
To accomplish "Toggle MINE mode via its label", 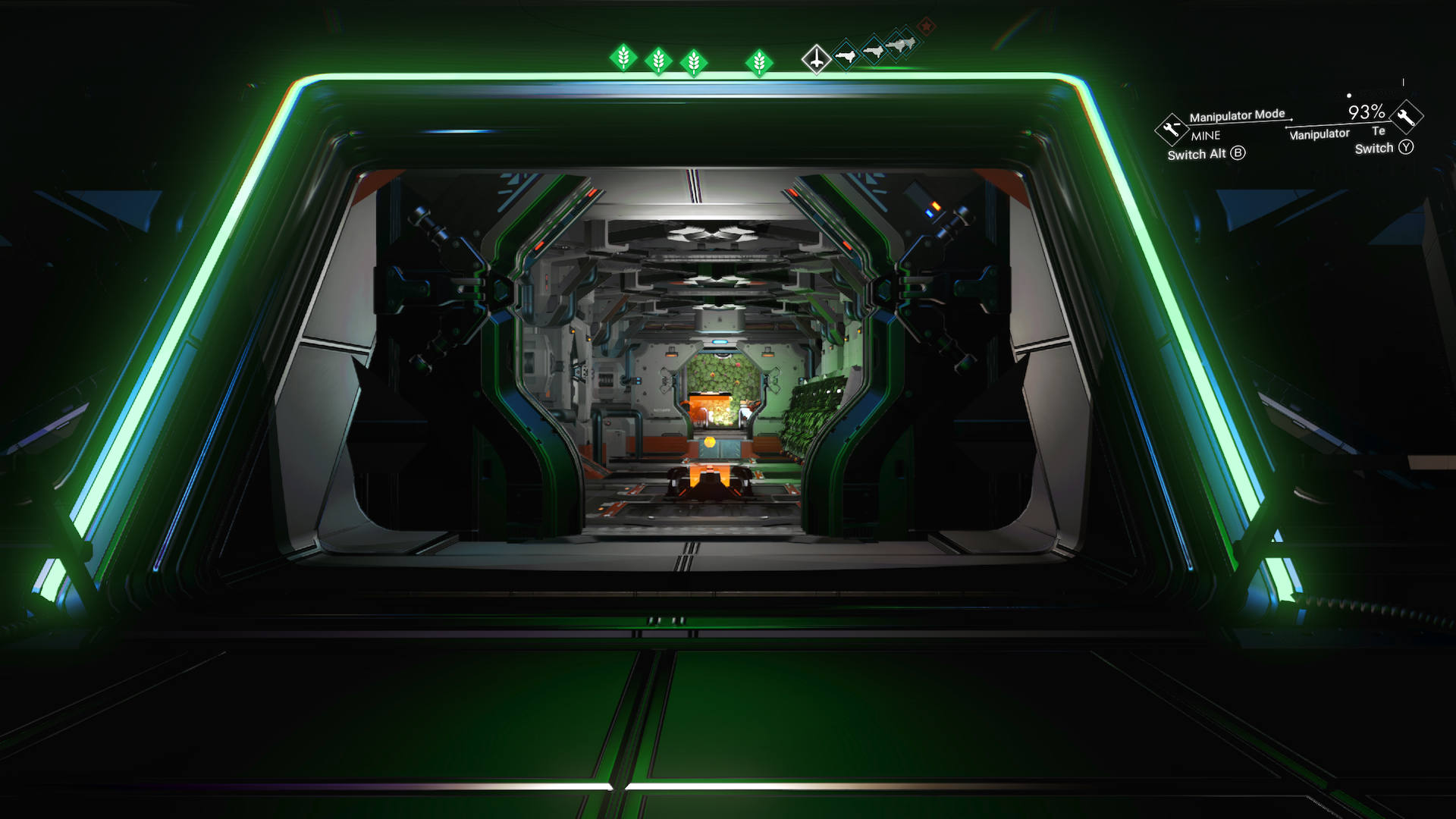I will coord(1206,136).
